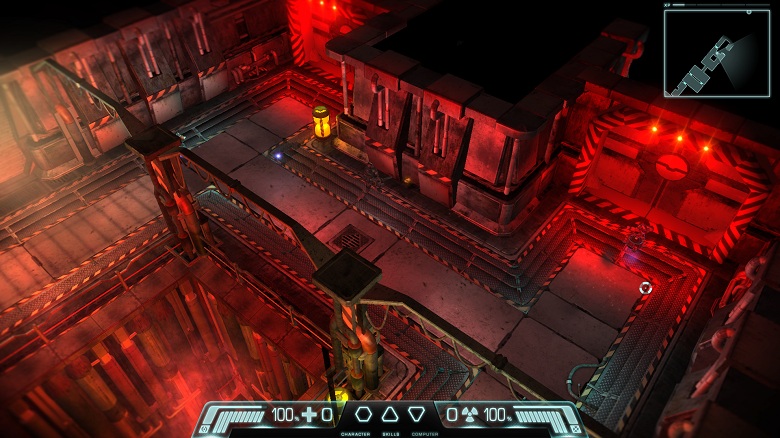780x438 pixels.
Task: Open the Character screen hexagon icon
Action: (x=362, y=414)
